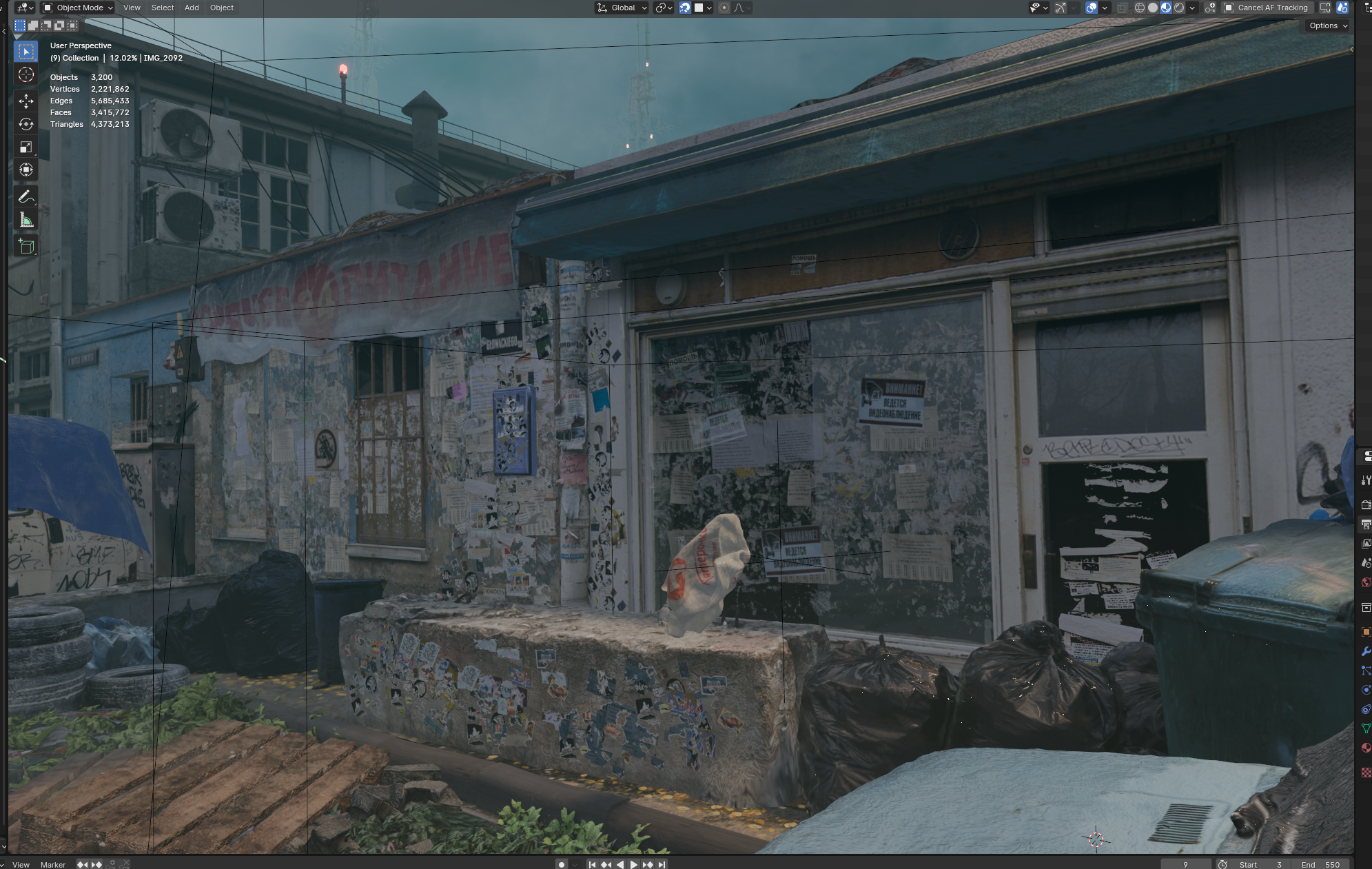
Task: Open the Select menu
Action: click(x=163, y=8)
